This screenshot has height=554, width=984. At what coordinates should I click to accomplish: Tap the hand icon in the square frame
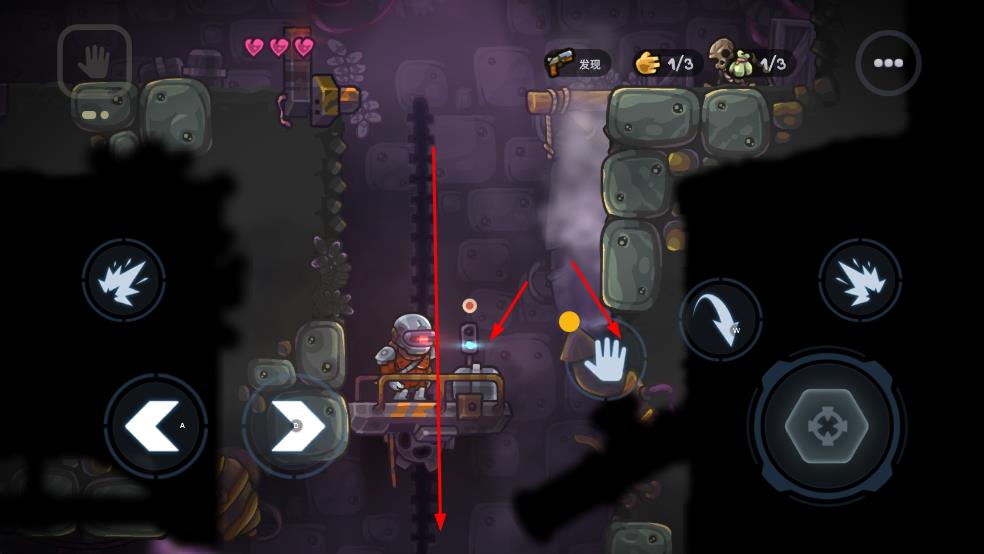pyautogui.click(x=95, y=63)
